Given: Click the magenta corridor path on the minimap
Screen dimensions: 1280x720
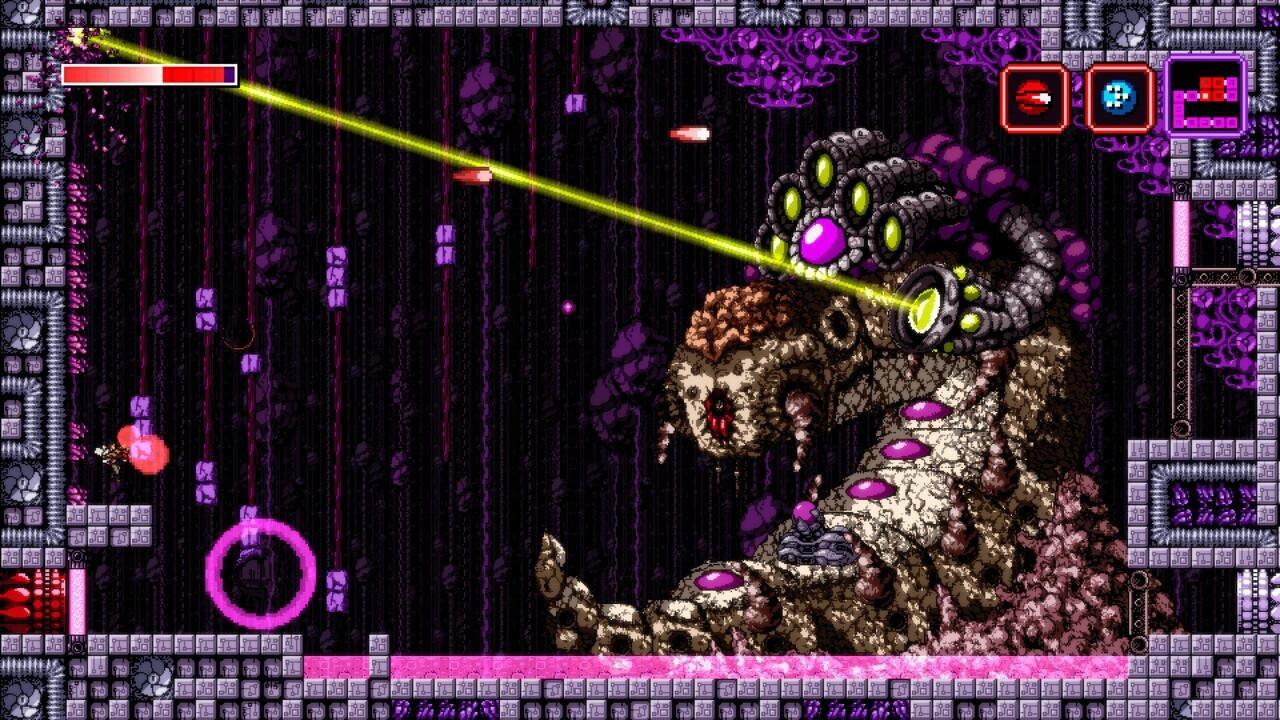Looking at the screenshot, I should pos(1200,122).
